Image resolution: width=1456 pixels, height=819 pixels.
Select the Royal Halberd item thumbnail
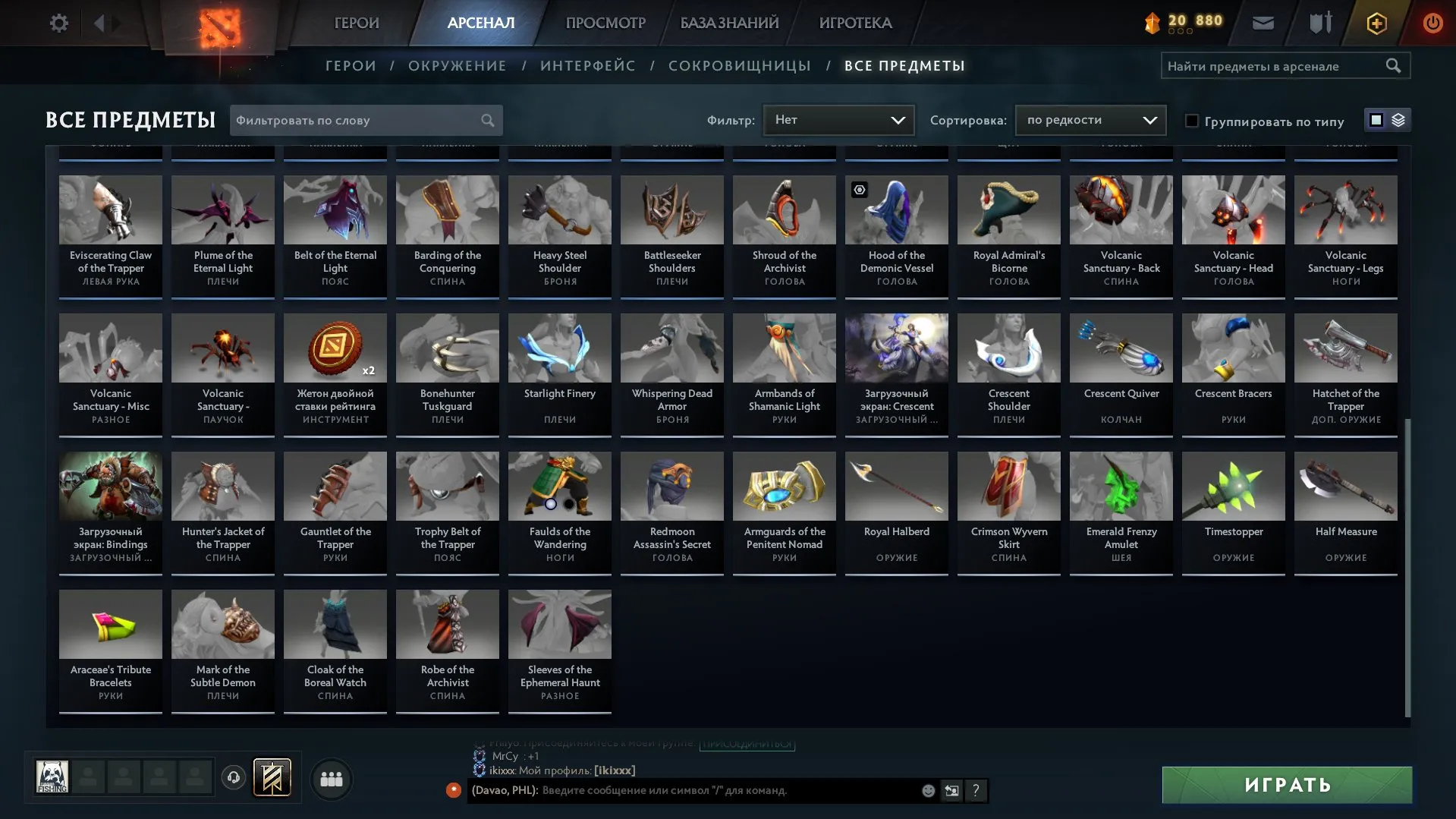(x=896, y=486)
